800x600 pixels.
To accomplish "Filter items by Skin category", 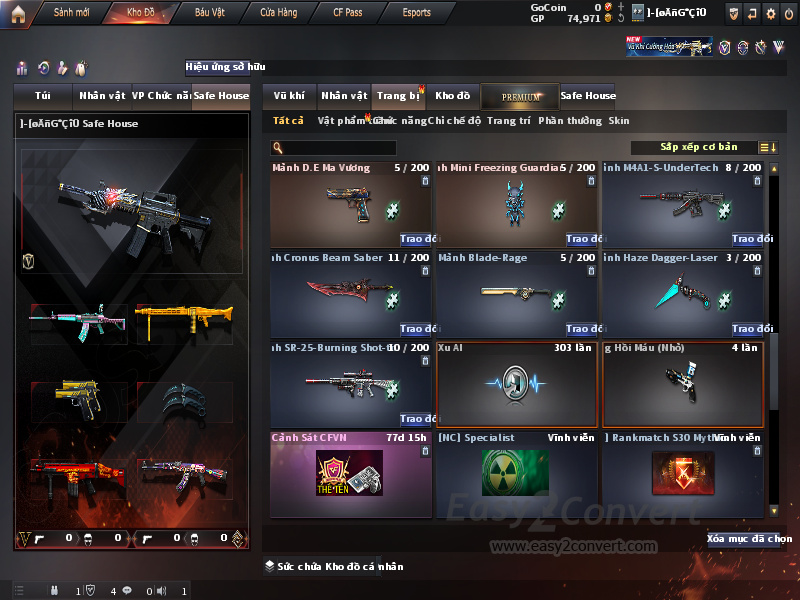I will pos(619,121).
